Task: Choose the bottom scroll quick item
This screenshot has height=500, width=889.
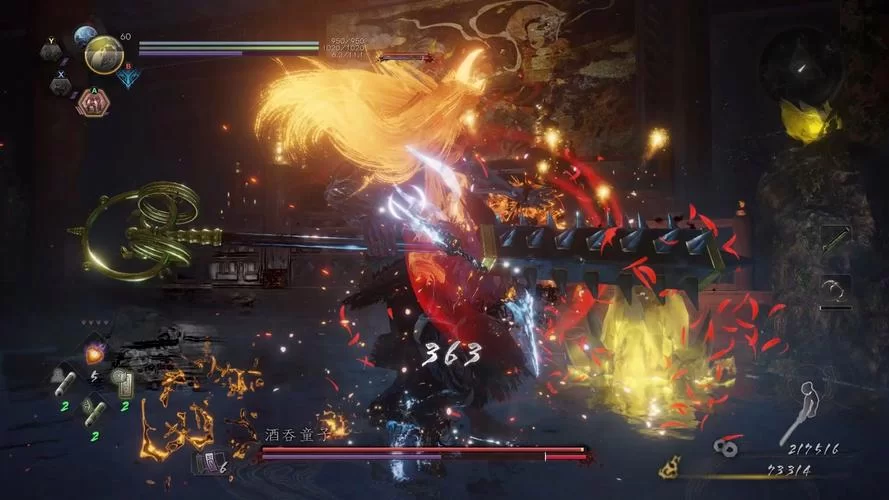Action: click(x=93, y=408)
